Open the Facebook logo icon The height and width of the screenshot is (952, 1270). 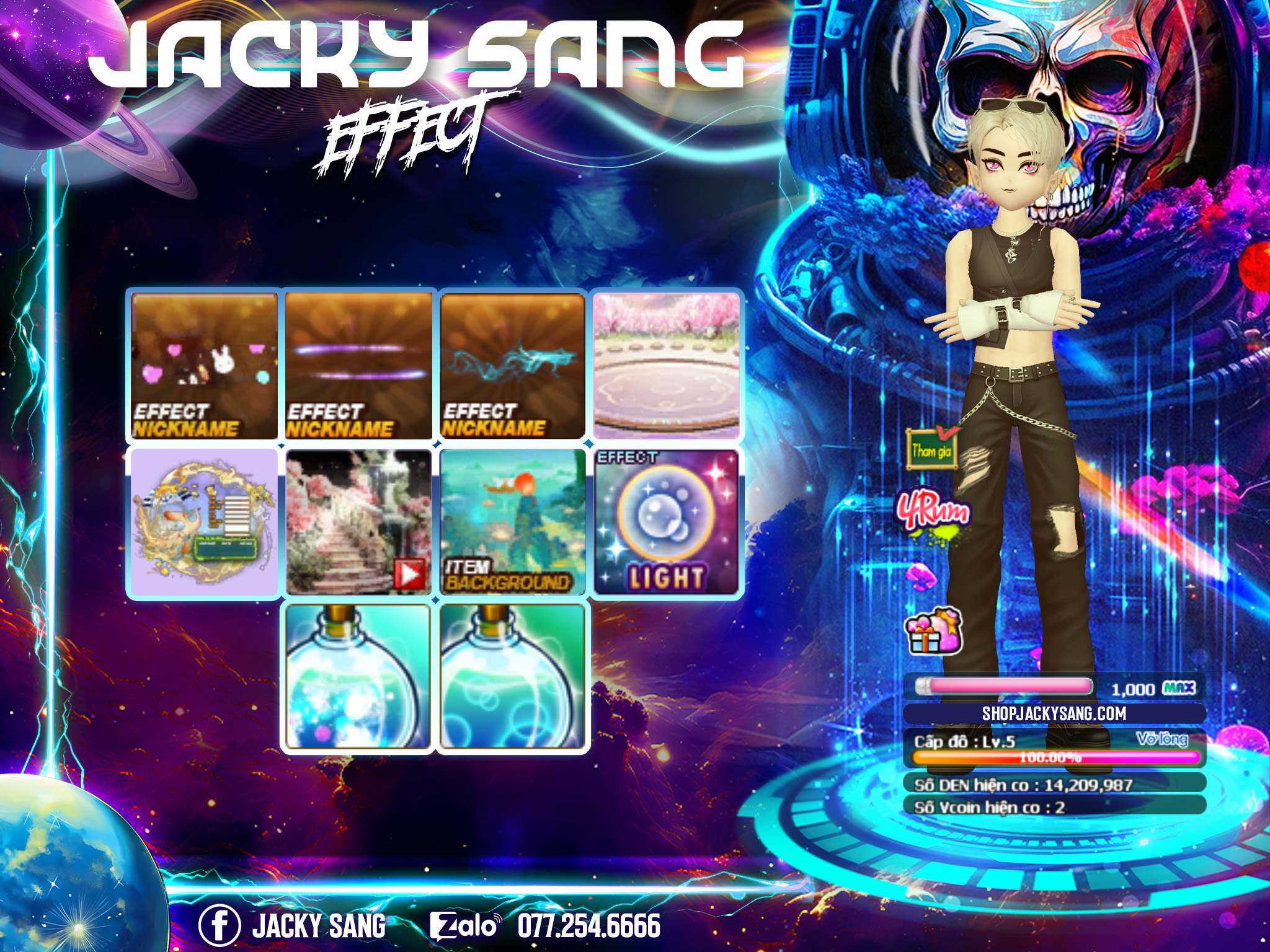(x=219, y=926)
